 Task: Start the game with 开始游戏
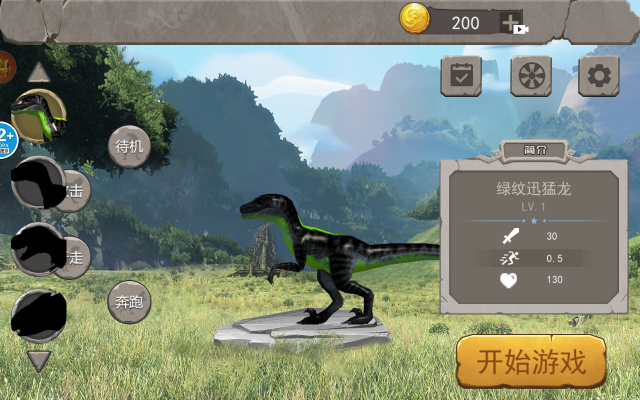coord(532,362)
